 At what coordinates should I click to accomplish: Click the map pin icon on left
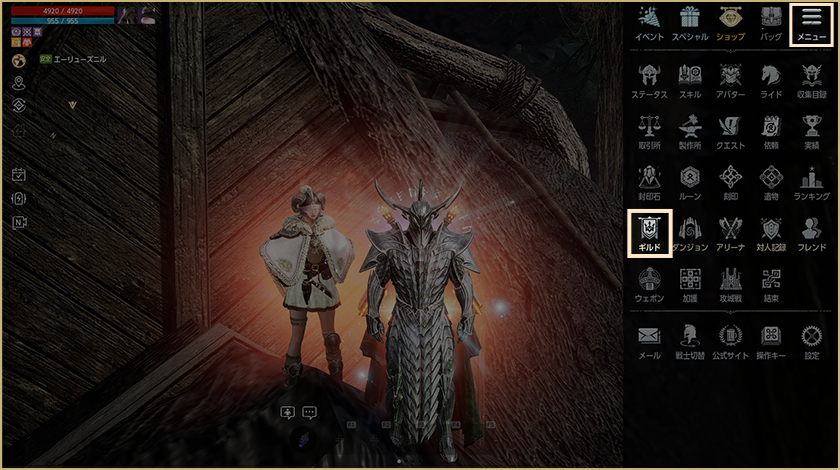pos(19,82)
